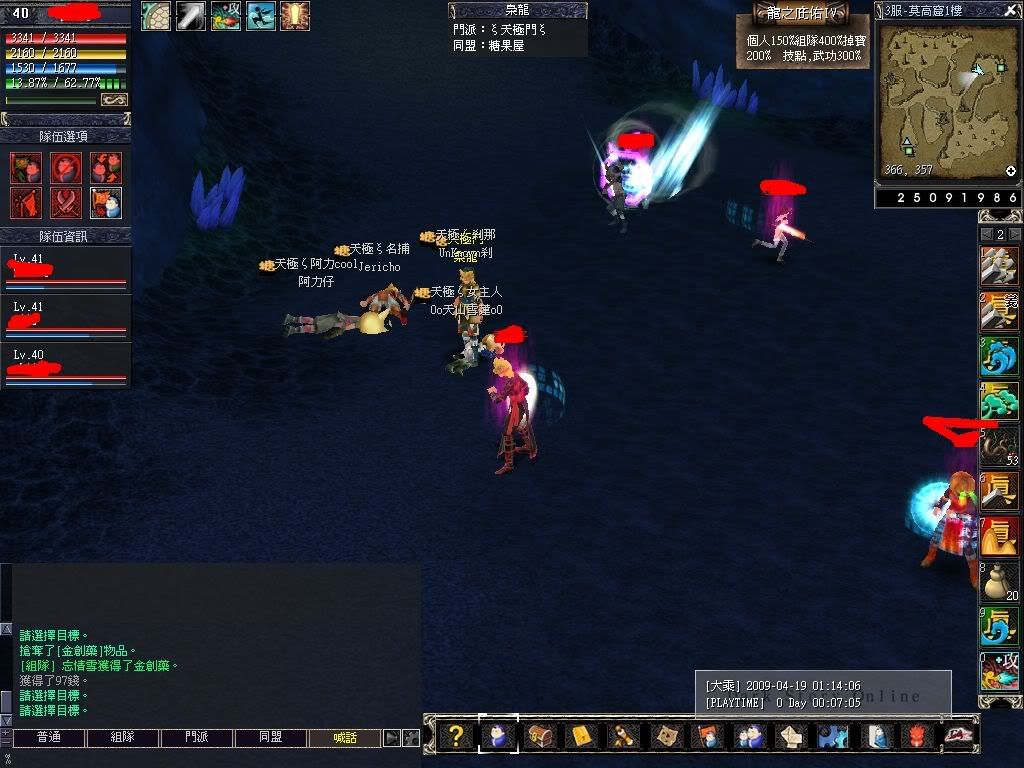This screenshot has height=768, width=1024.
Task: Activate the blue wave skill in slot 3
Action: (999, 356)
